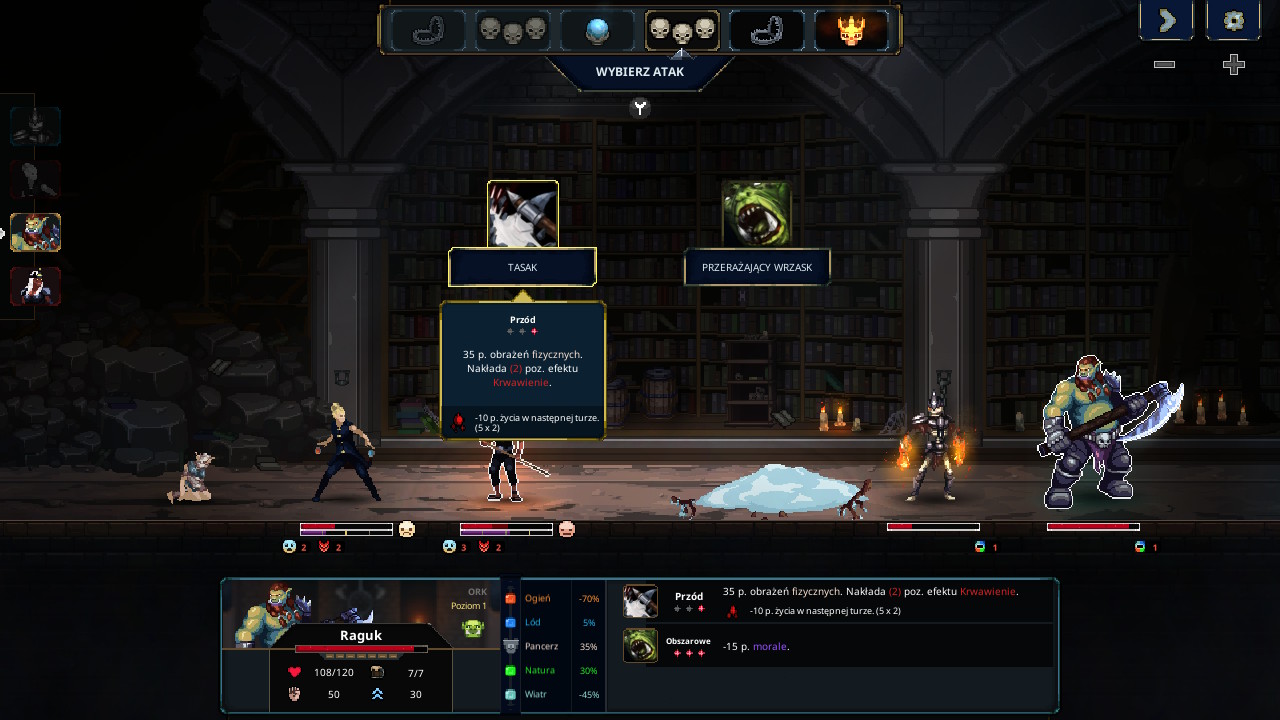
Task: Open the gear settings button
Action: 1233,20
